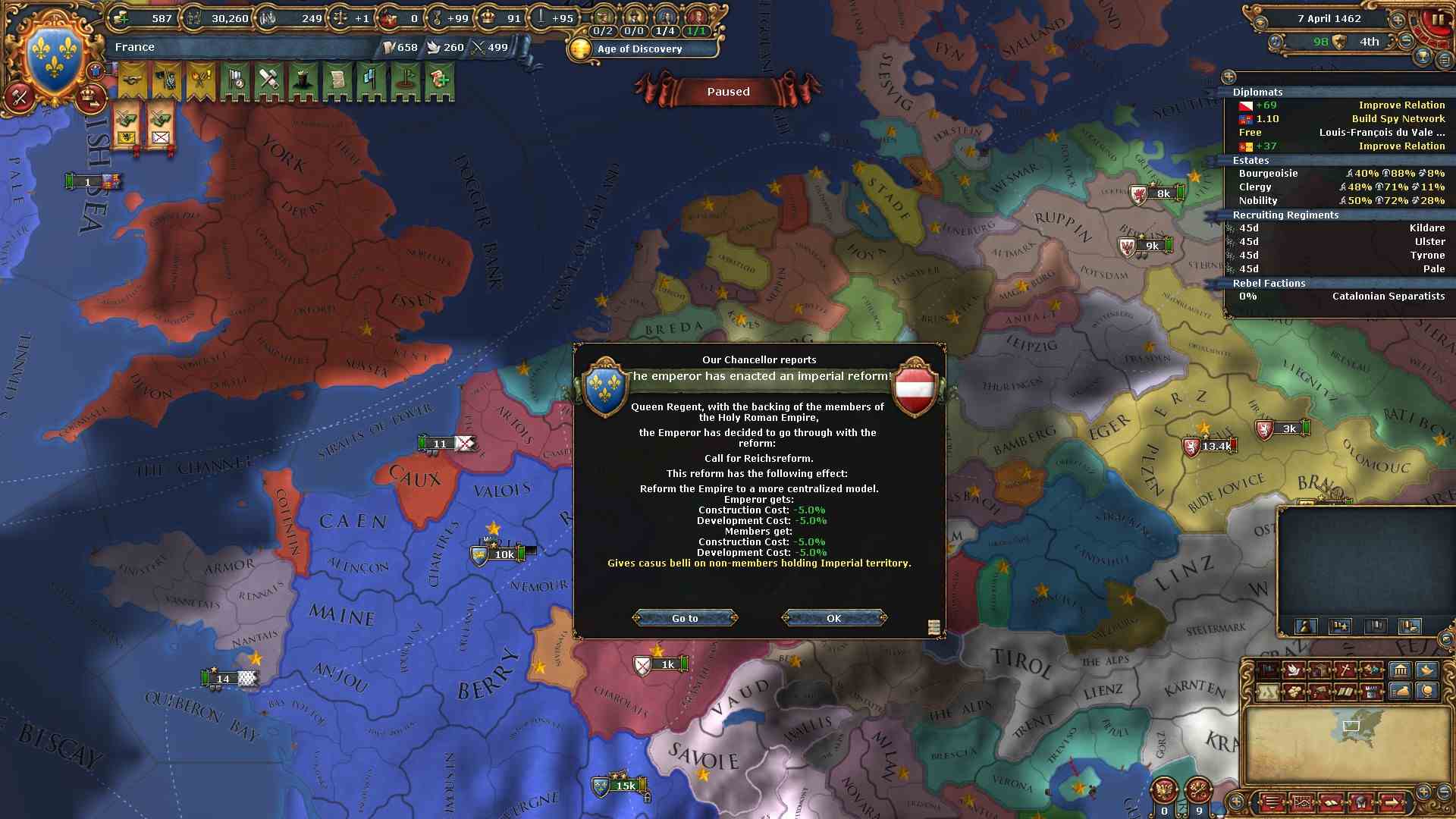
Task: Open the handshake alliance alert banner
Action: (133, 80)
